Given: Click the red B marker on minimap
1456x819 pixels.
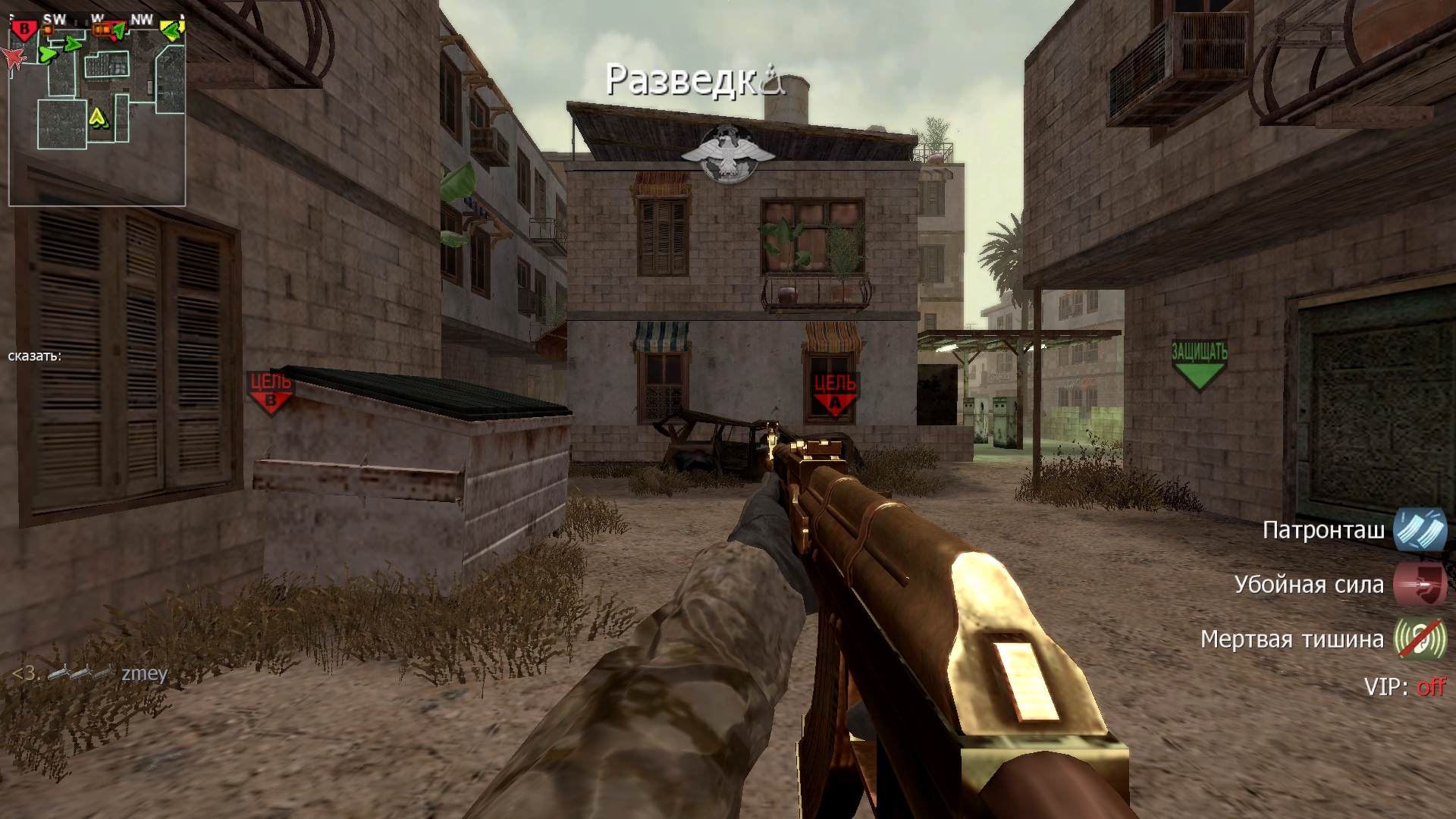Looking at the screenshot, I should click(x=24, y=30).
